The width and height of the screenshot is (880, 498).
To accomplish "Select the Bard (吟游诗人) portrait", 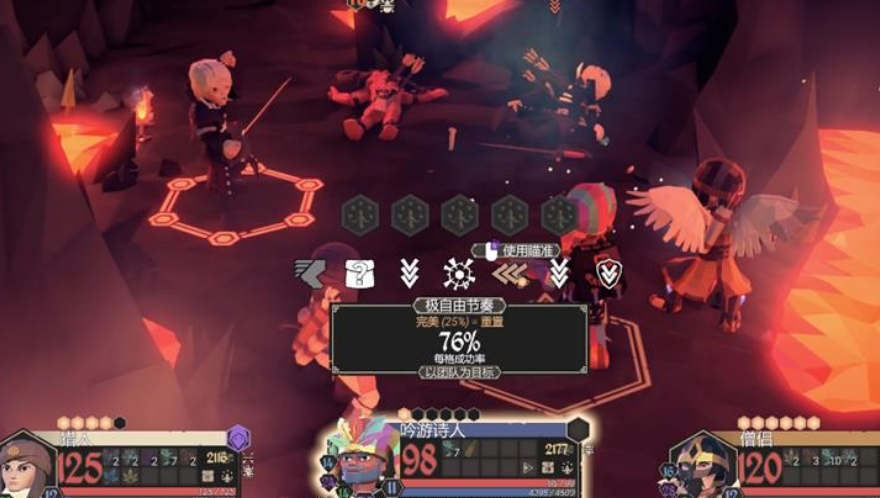I will click(360, 460).
